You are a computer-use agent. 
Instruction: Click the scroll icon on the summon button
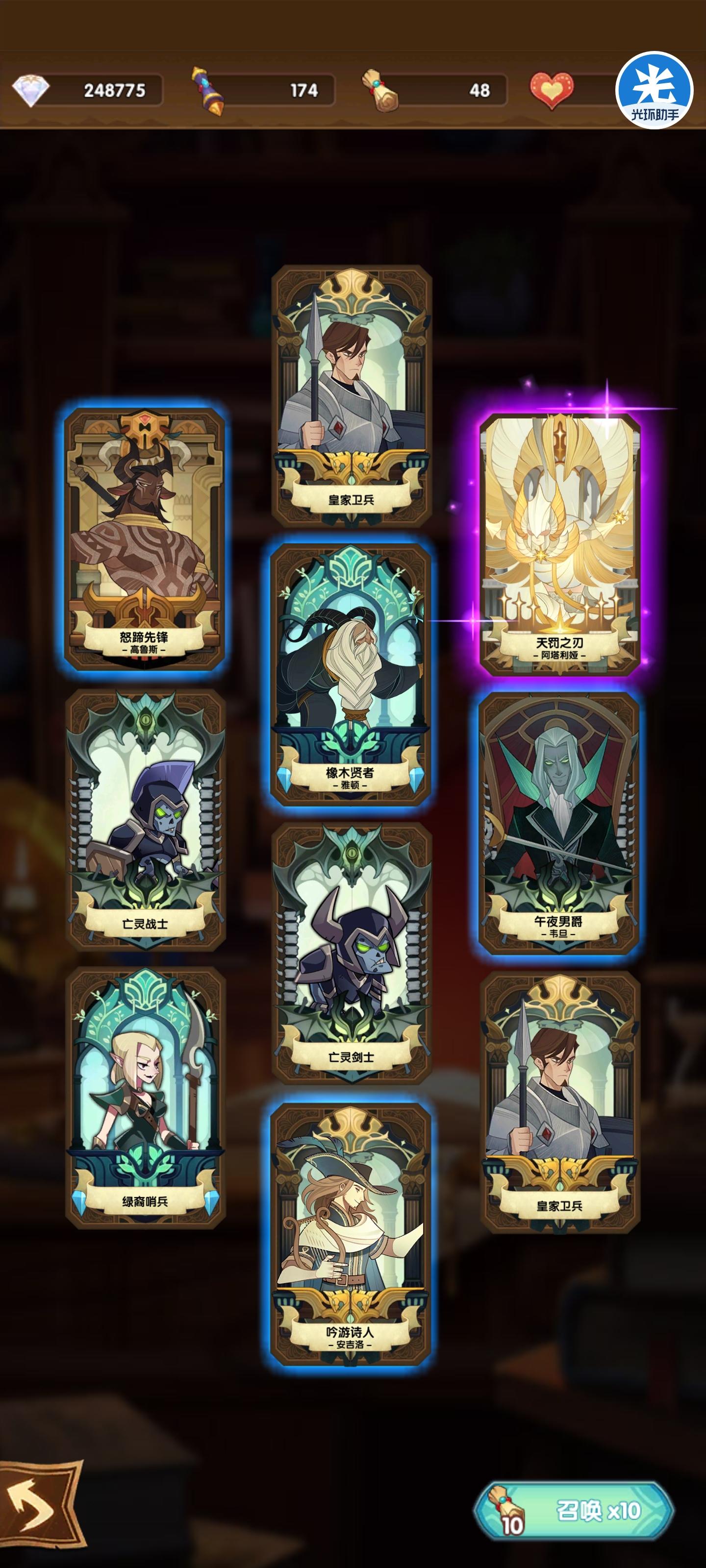[507, 1509]
